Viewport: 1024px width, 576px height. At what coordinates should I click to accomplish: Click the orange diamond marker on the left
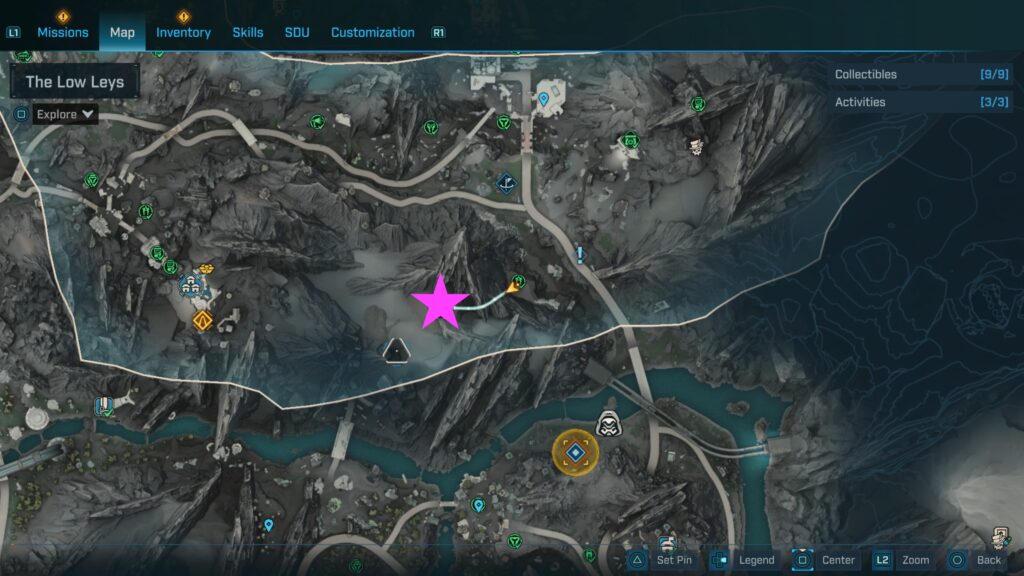203,321
